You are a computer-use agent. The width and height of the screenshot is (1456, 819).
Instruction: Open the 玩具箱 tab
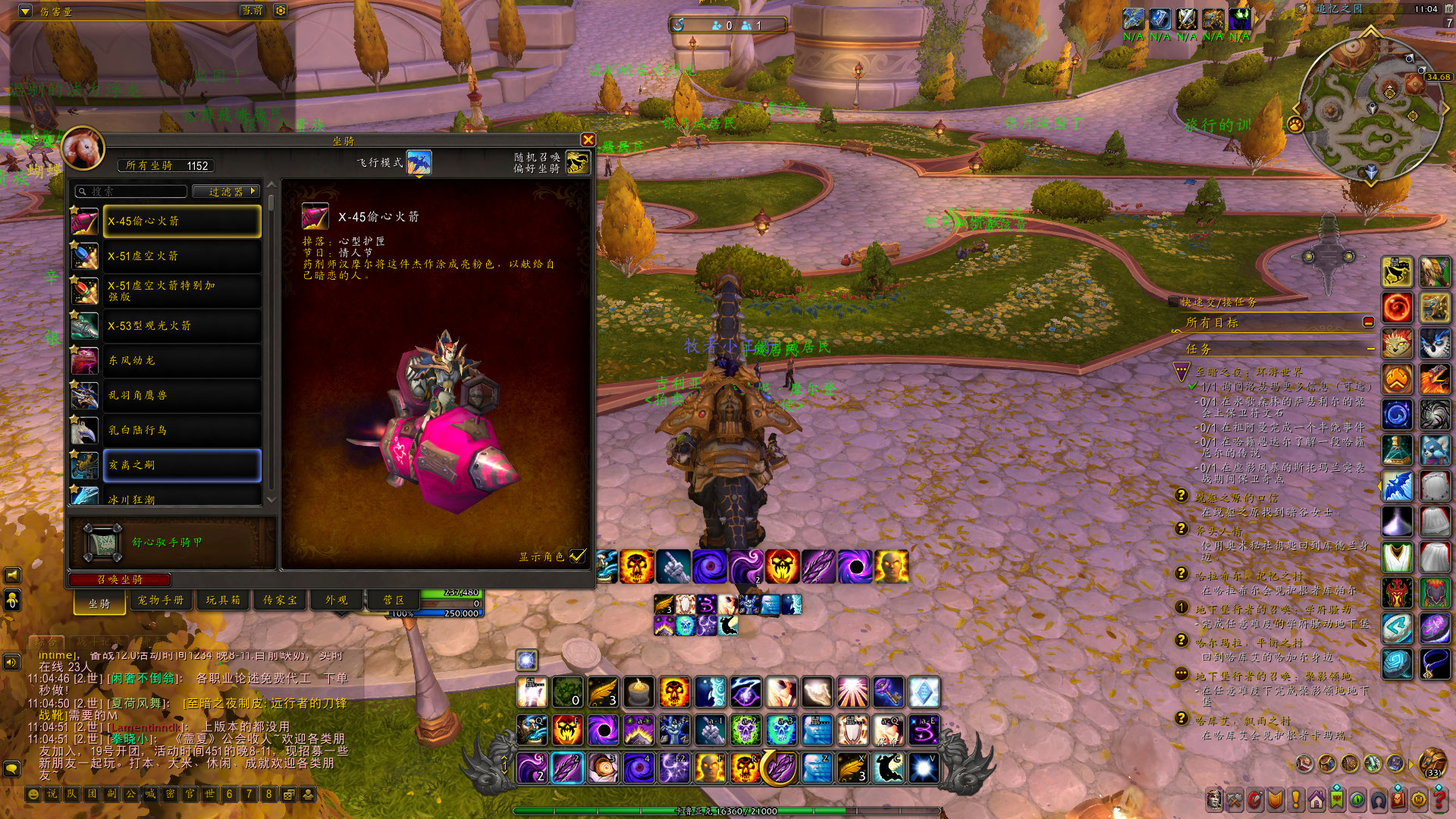pyautogui.click(x=223, y=600)
